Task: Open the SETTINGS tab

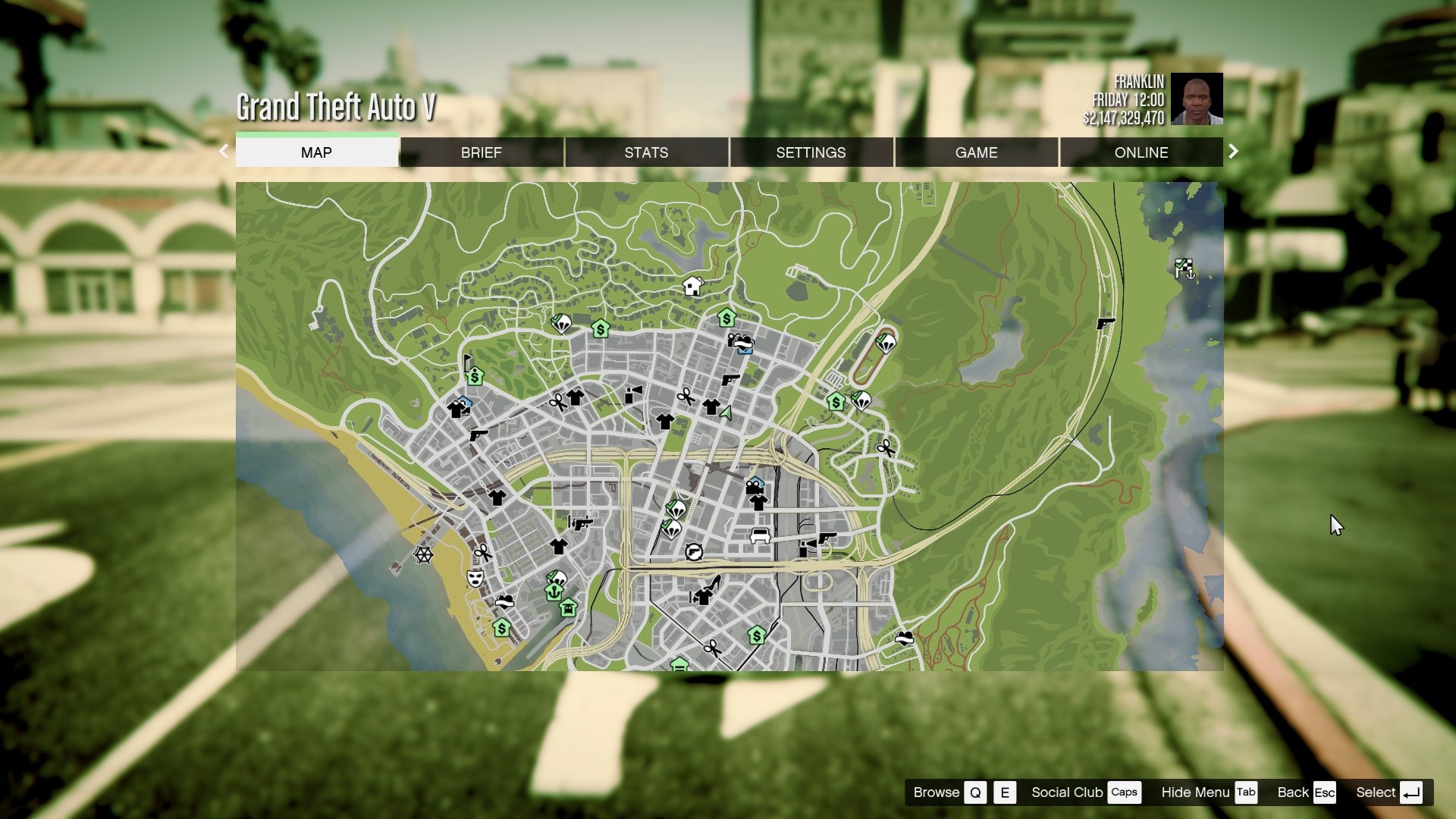Action: [x=811, y=152]
